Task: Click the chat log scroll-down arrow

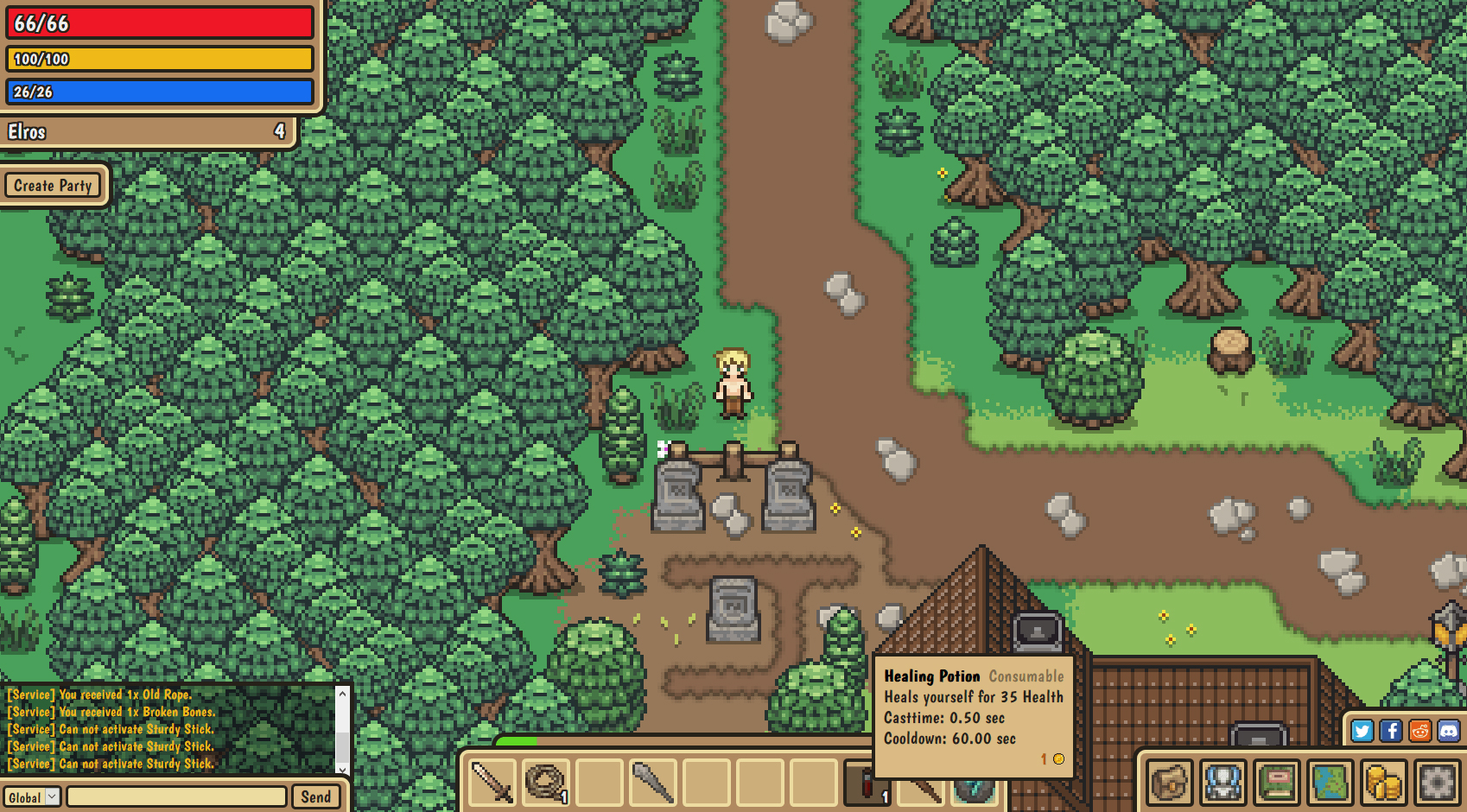Action: (x=342, y=768)
